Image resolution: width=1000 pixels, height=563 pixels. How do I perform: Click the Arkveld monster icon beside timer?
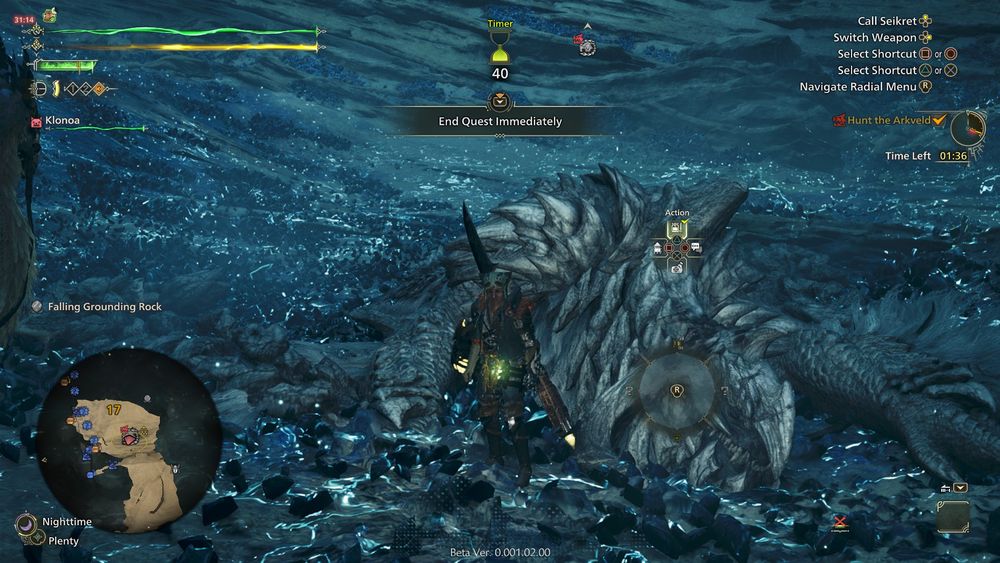(x=584, y=44)
